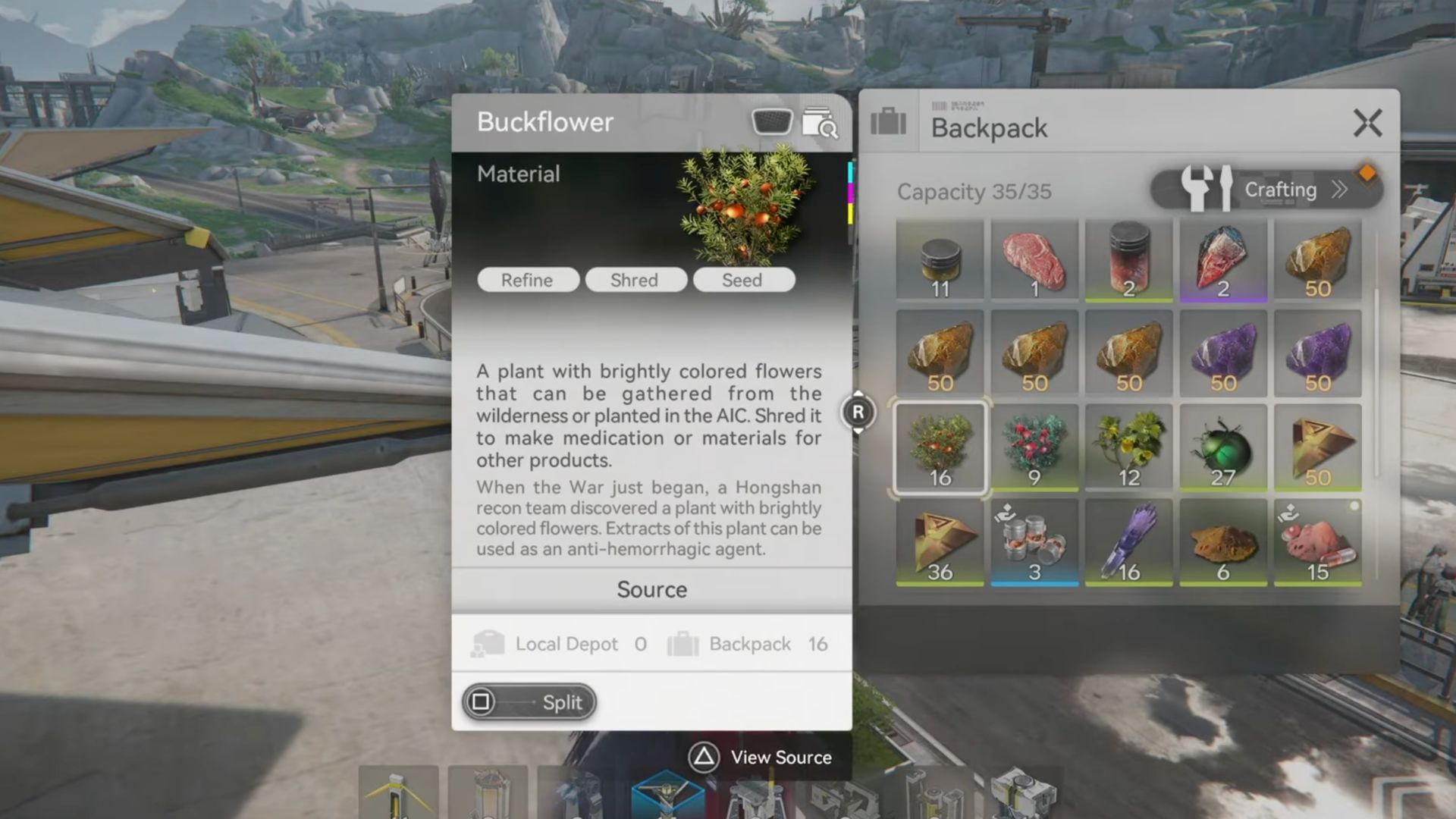Click the briefcase icon next to Backpack title
Viewport: 1456px width, 819px height.
click(887, 123)
